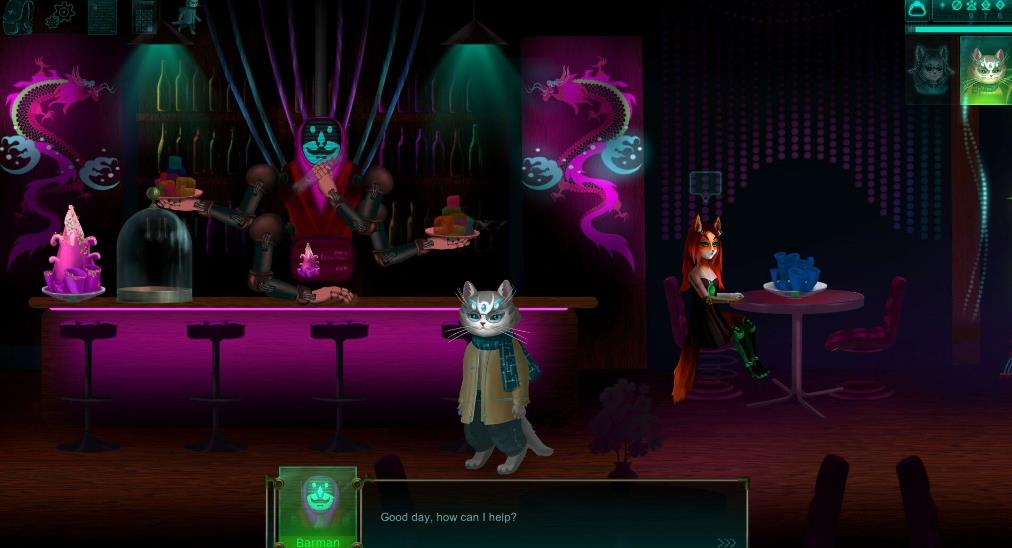1012x548 pixels.
Task: Open the cat character figure icon
Action: pos(187,16)
